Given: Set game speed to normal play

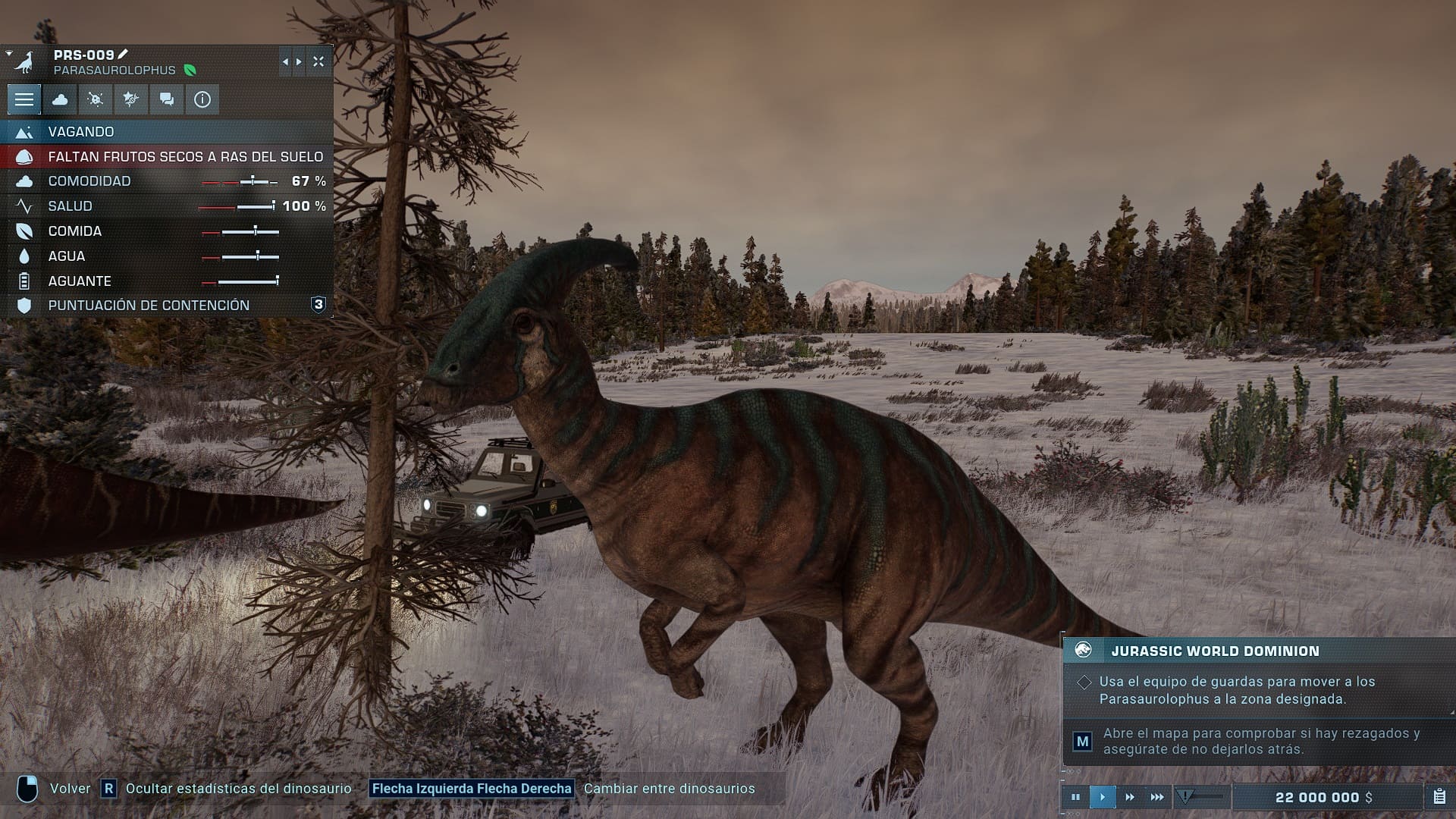Looking at the screenshot, I should (x=1103, y=797).
